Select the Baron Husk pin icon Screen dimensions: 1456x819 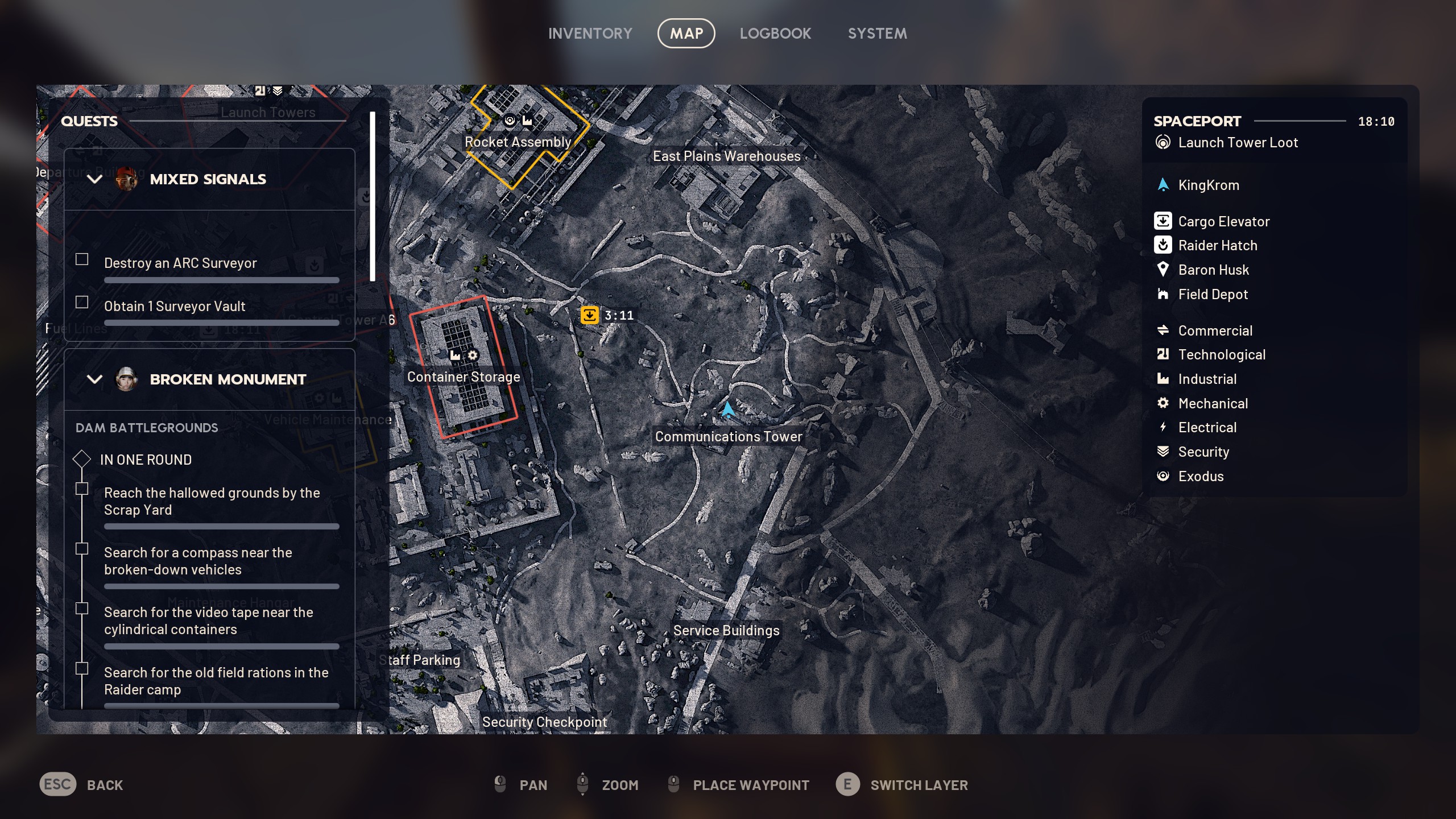tap(1164, 270)
